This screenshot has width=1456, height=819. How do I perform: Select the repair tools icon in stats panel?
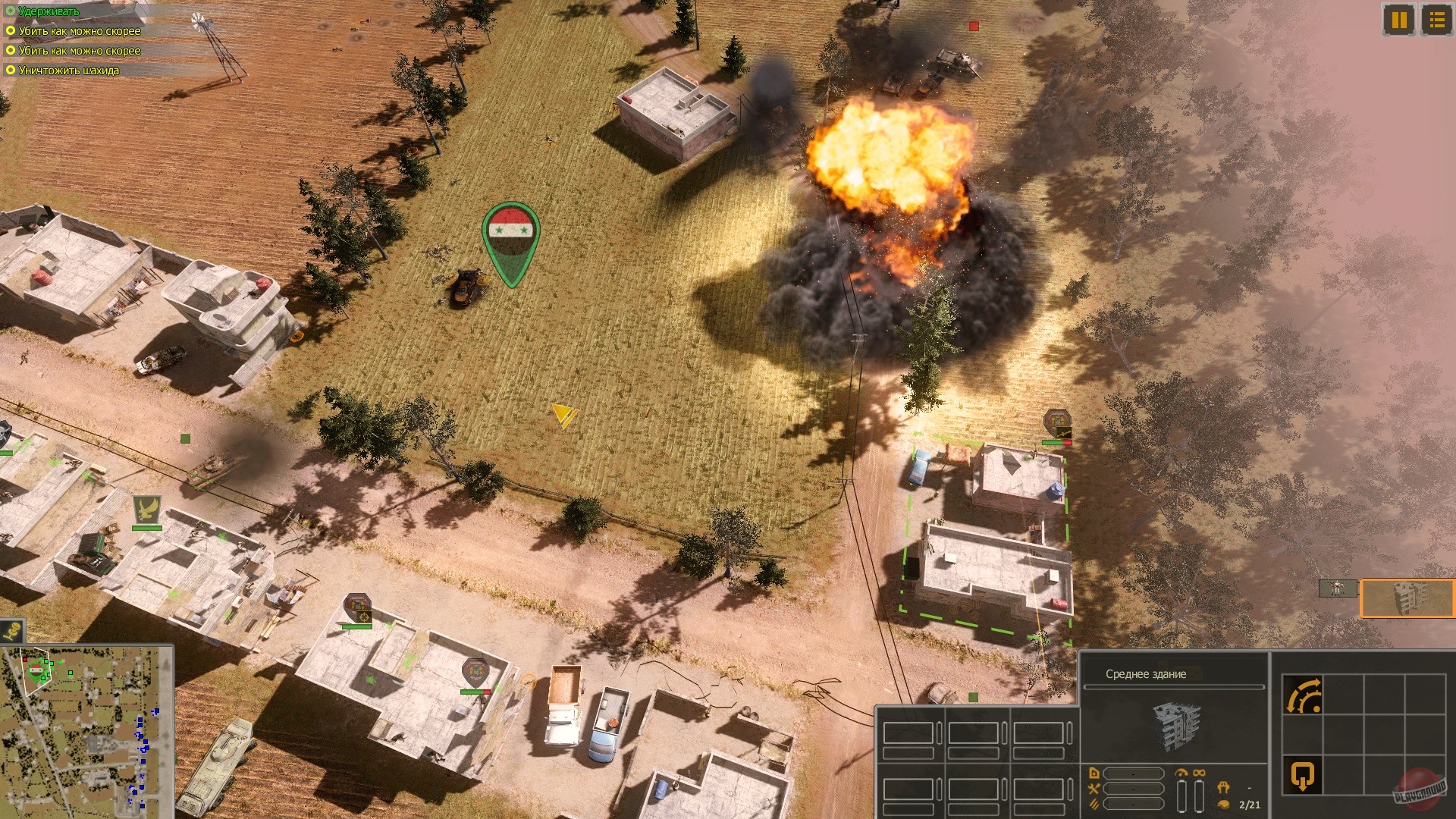1094,790
